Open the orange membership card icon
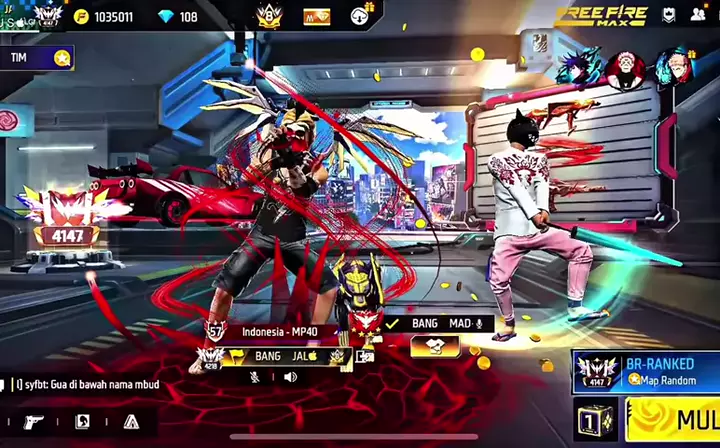Screen dimensions: 720x448 tap(317, 16)
